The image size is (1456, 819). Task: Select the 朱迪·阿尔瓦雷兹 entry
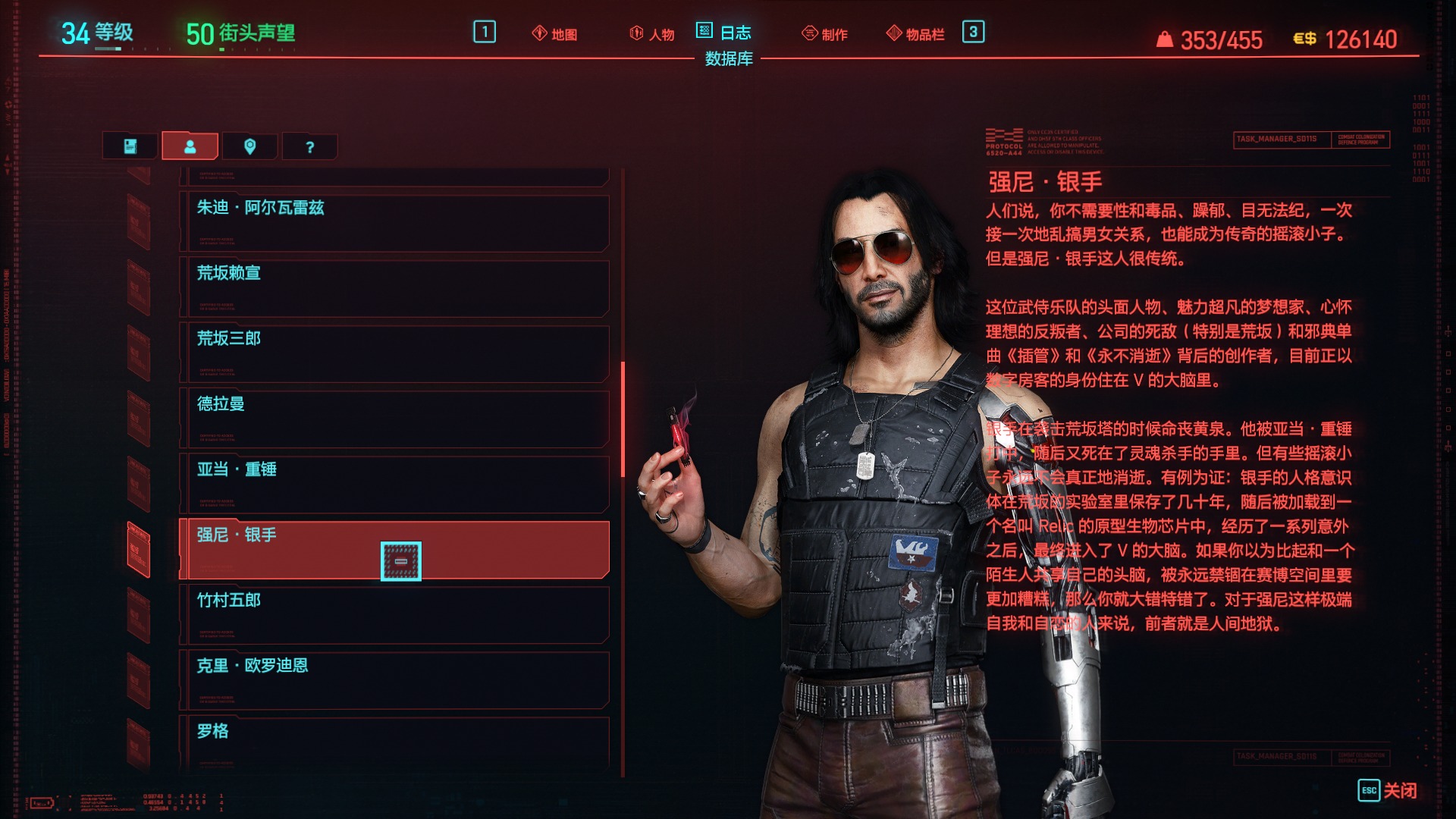(x=394, y=223)
